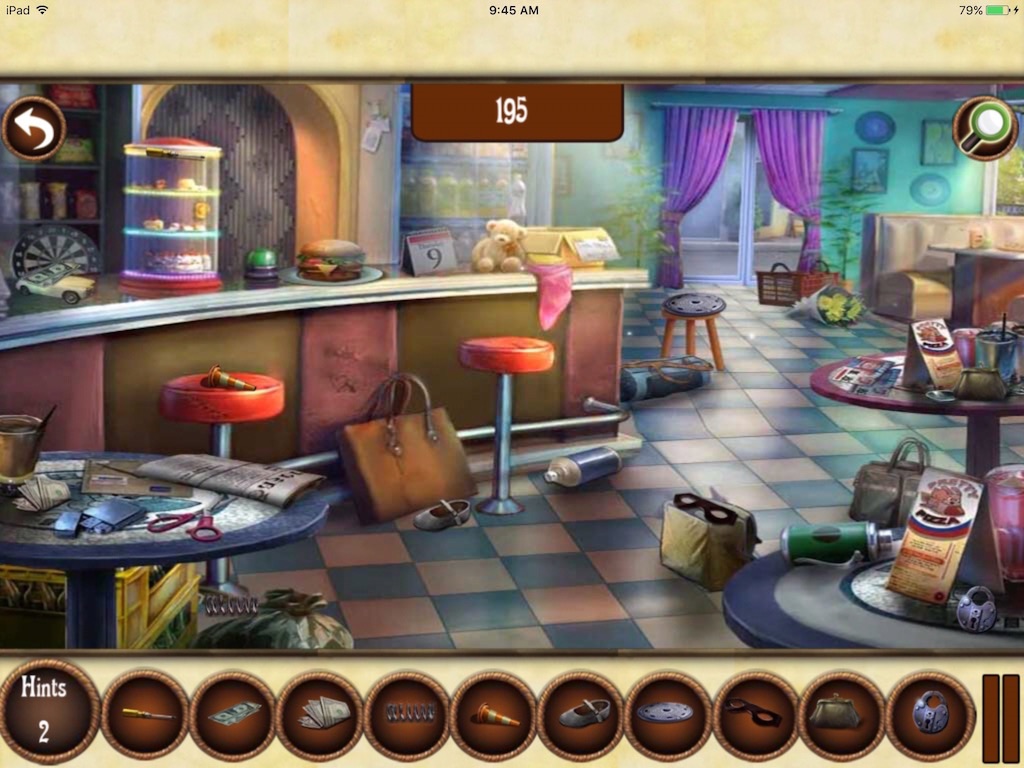
Task: Choose the single dollar bill slot
Action: [x=233, y=714]
